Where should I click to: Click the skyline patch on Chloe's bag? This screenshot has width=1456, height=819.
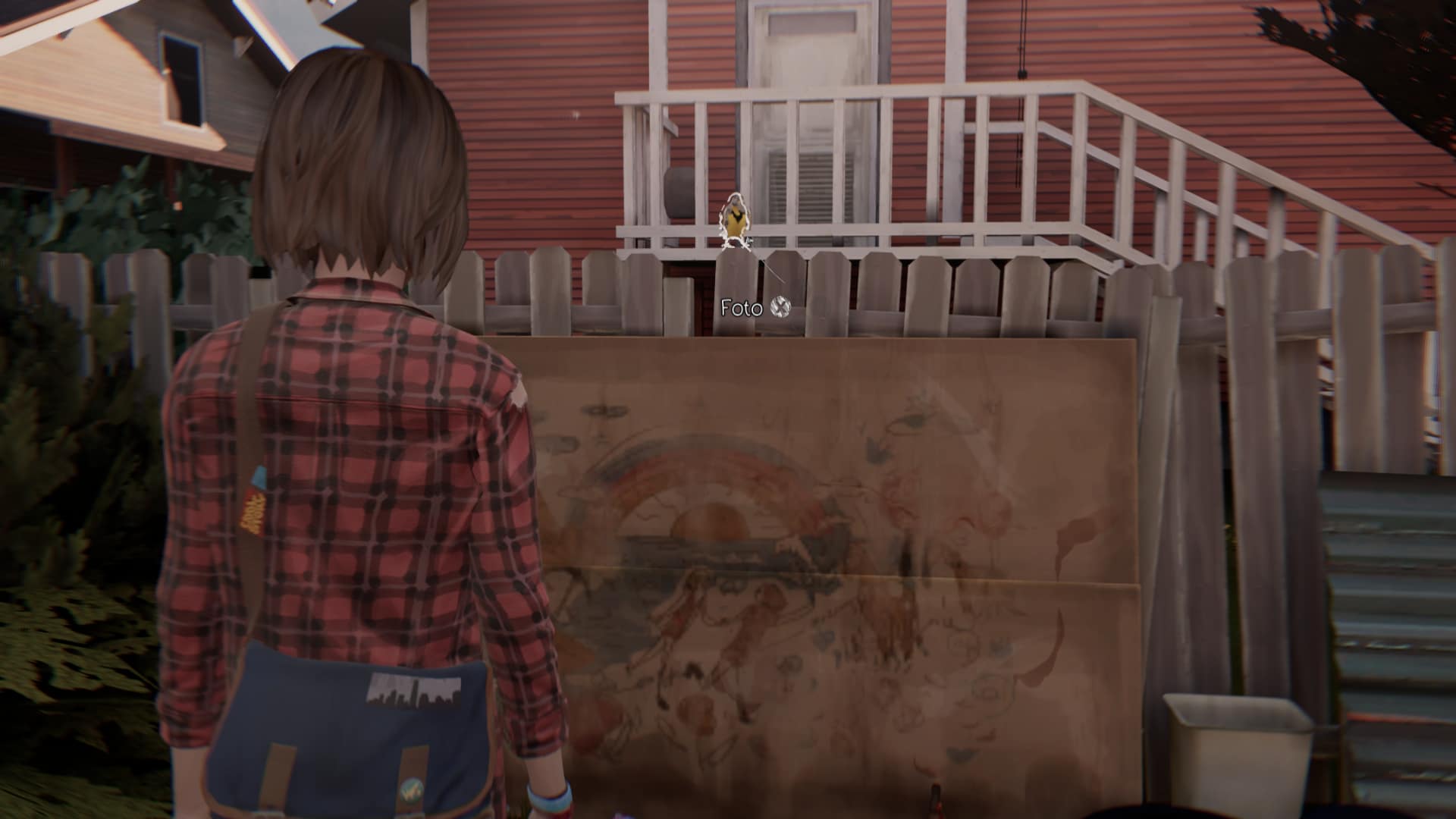[413, 691]
